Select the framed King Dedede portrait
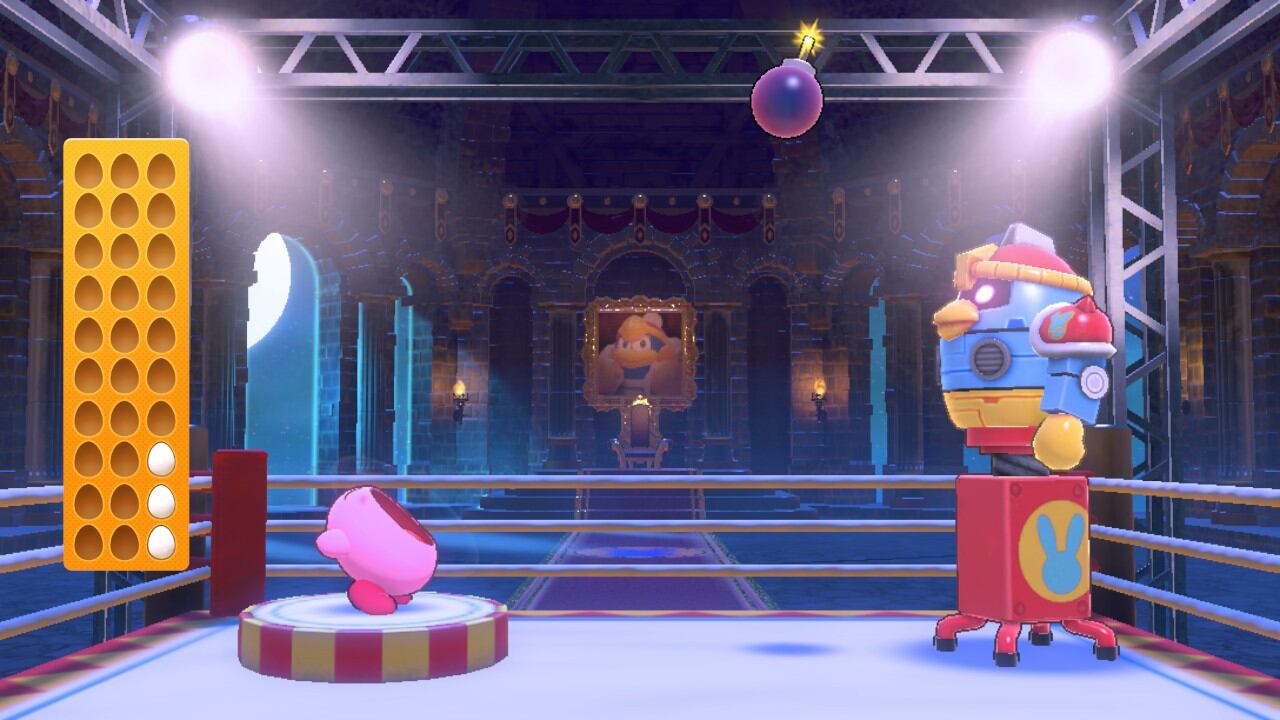The image size is (1280, 720). (640, 347)
